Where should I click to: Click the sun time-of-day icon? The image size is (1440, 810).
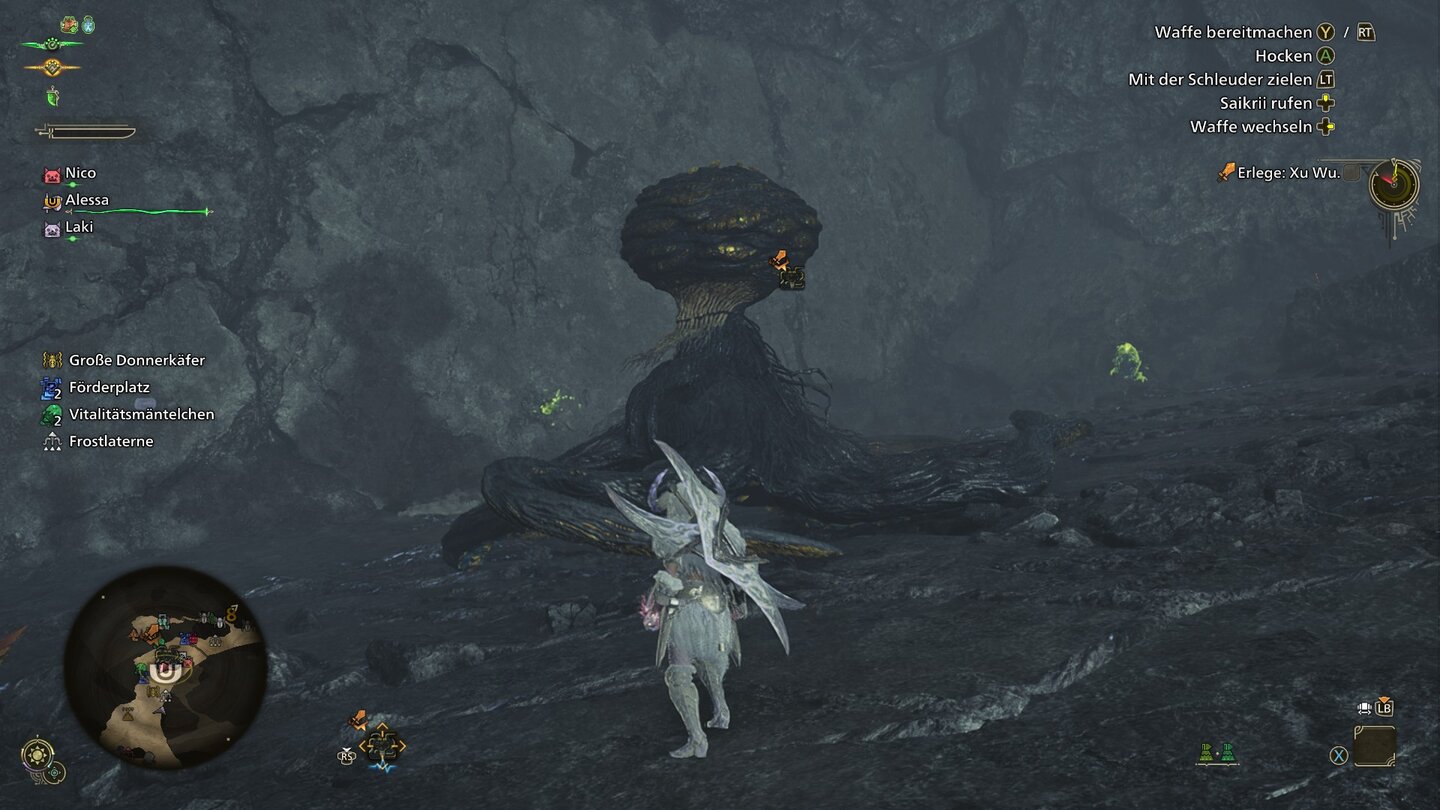click(x=38, y=752)
